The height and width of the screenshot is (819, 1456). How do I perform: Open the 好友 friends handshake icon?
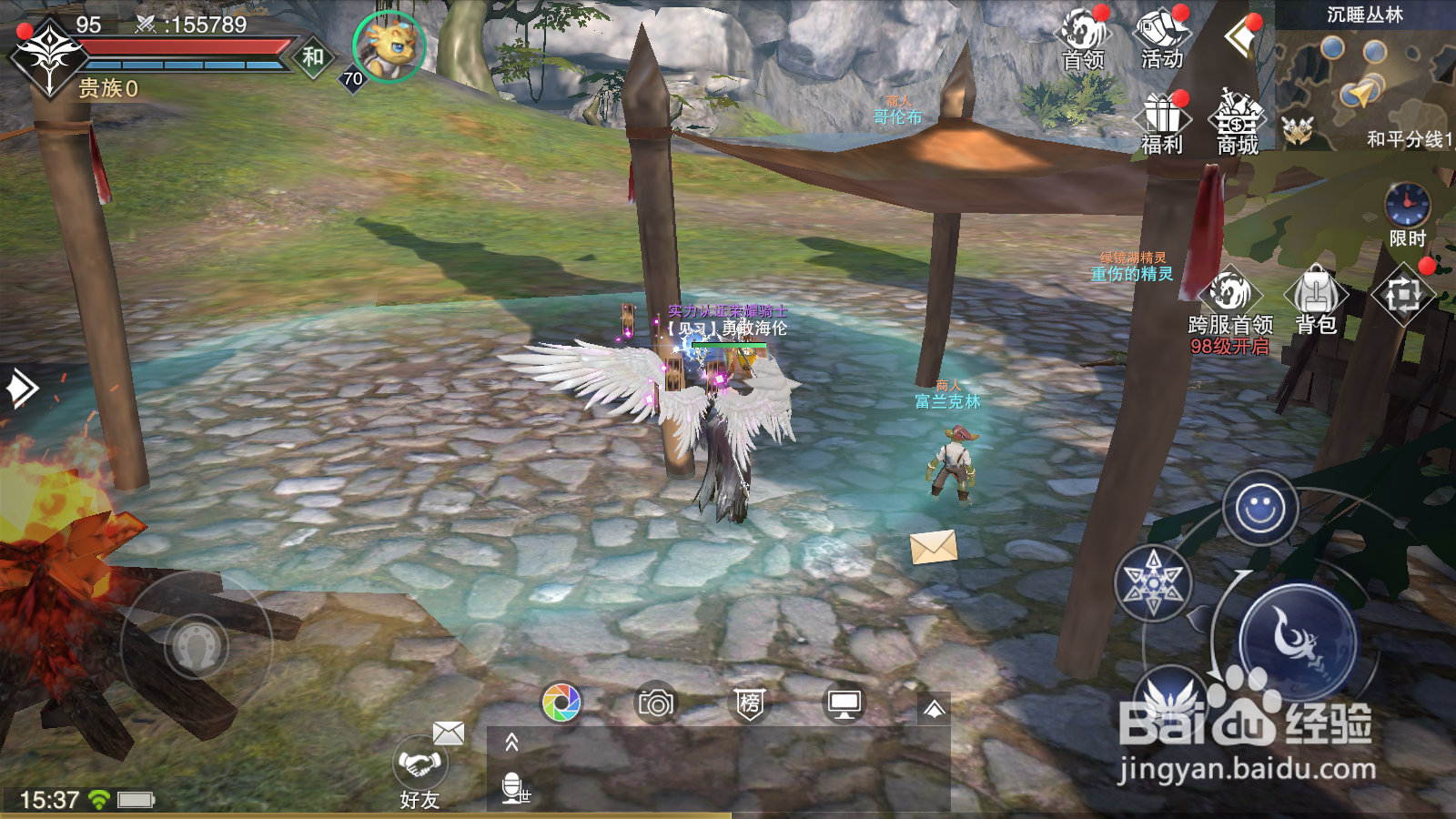tap(420, 770)
